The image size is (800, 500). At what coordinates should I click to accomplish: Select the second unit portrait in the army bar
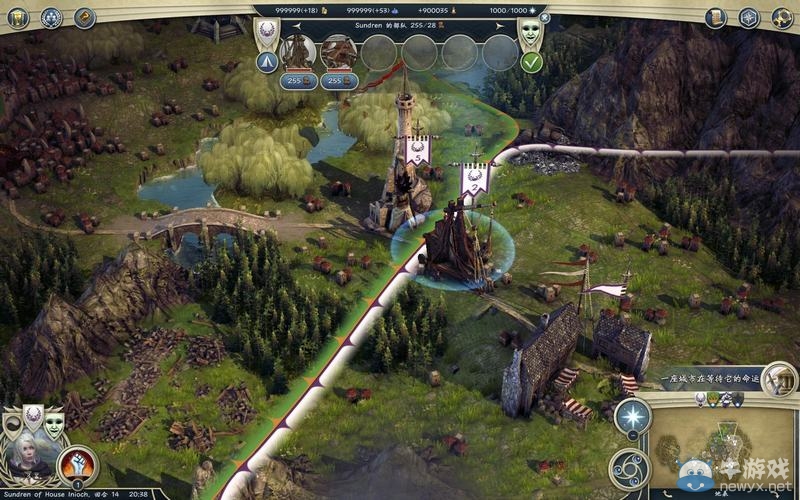pyautogui.click(x=339, y=50)
